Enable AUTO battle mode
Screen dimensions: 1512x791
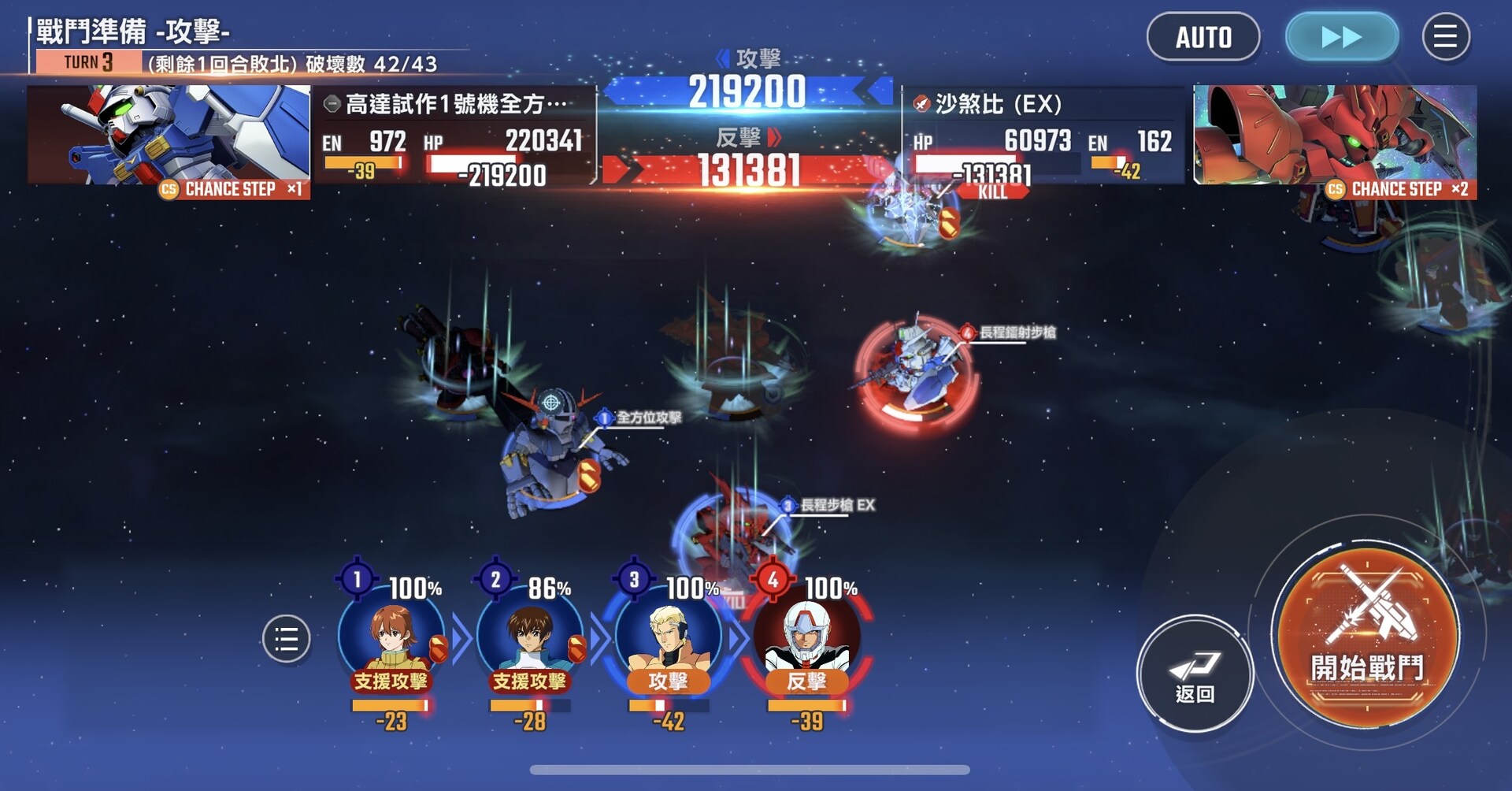tap(1203, 37)
